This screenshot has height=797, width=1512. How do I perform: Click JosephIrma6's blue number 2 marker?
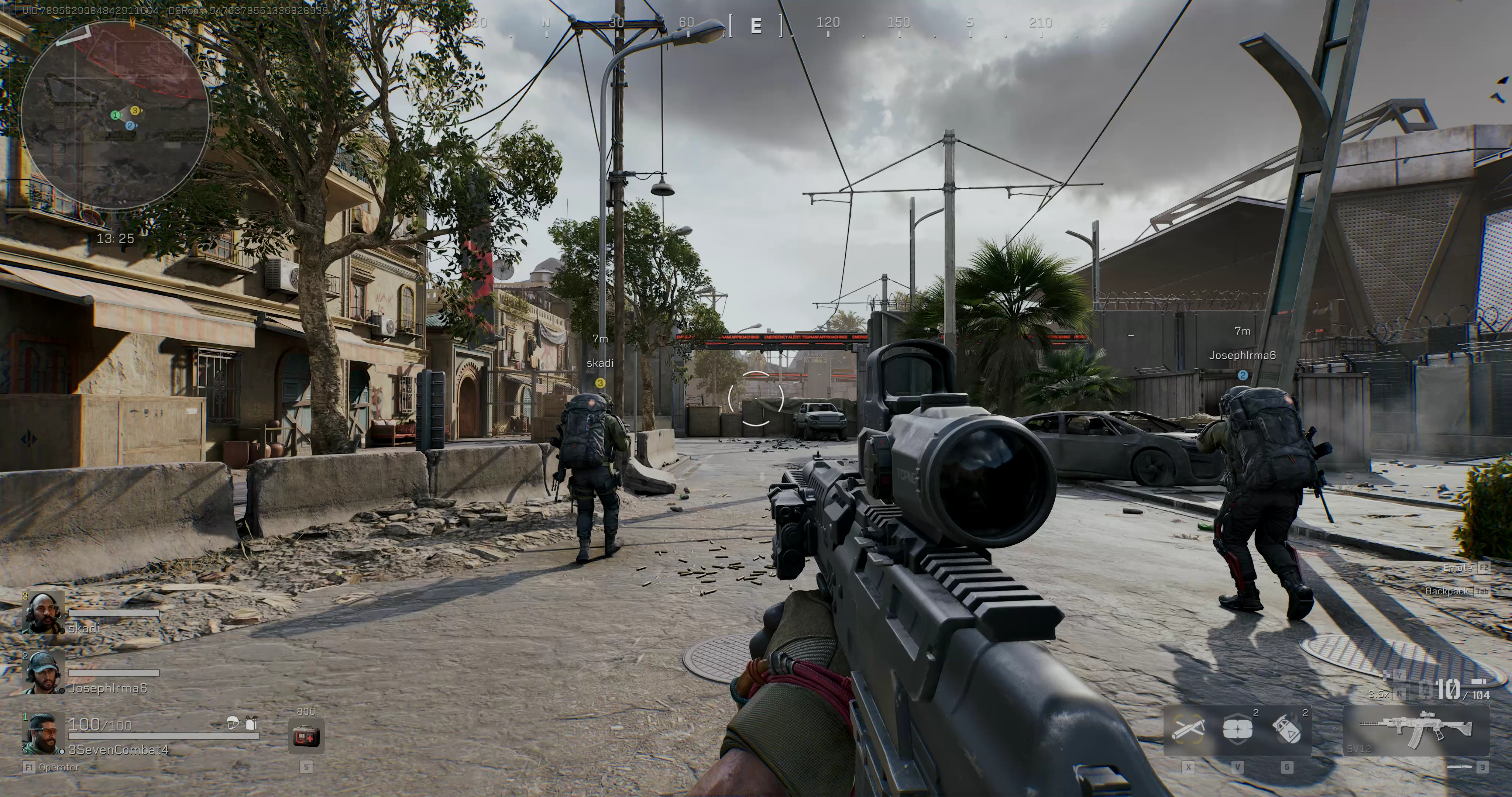(1243, 375)
